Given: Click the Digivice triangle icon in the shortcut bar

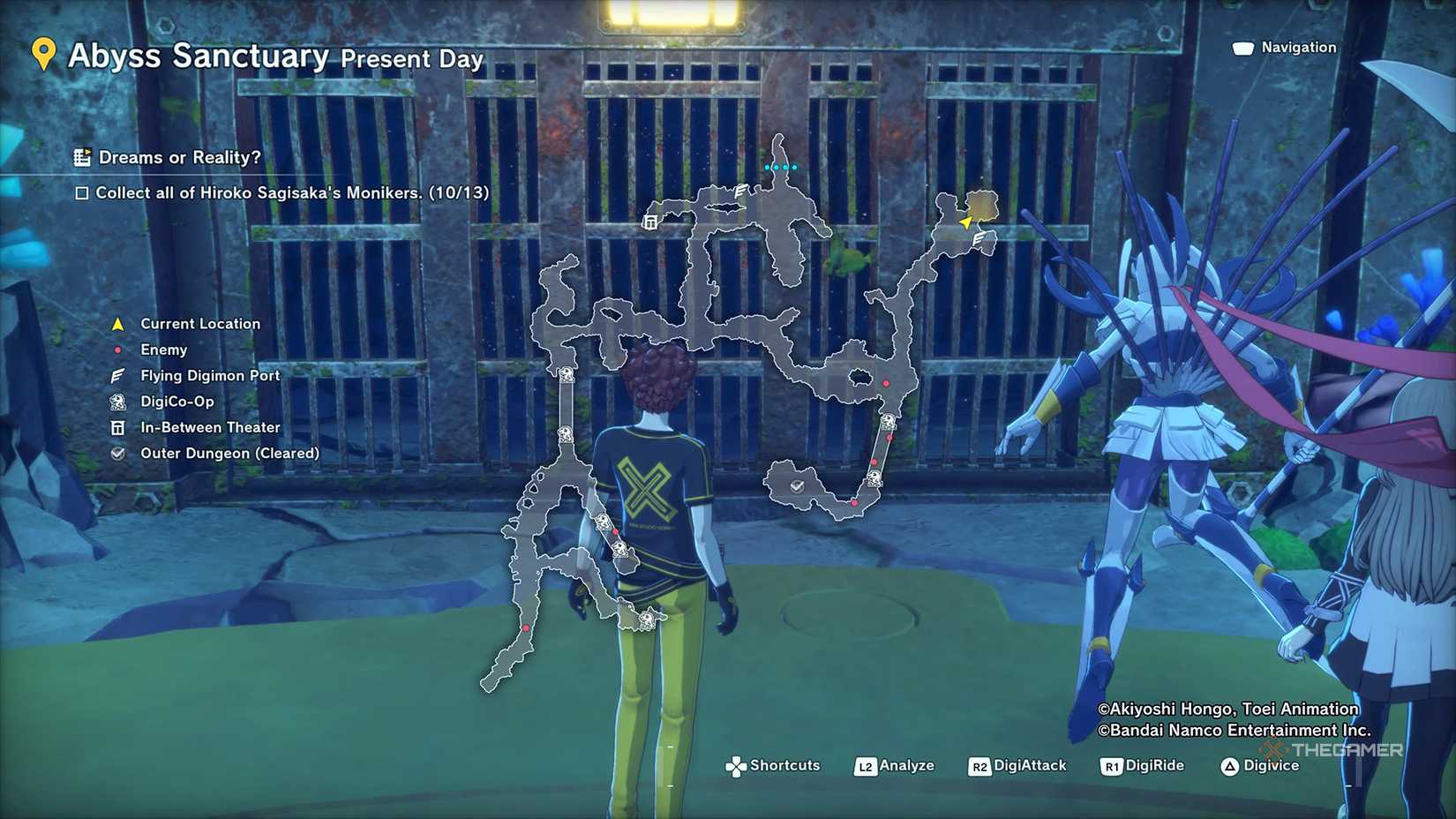Looking at the screenshot, I should (1230, 765).
